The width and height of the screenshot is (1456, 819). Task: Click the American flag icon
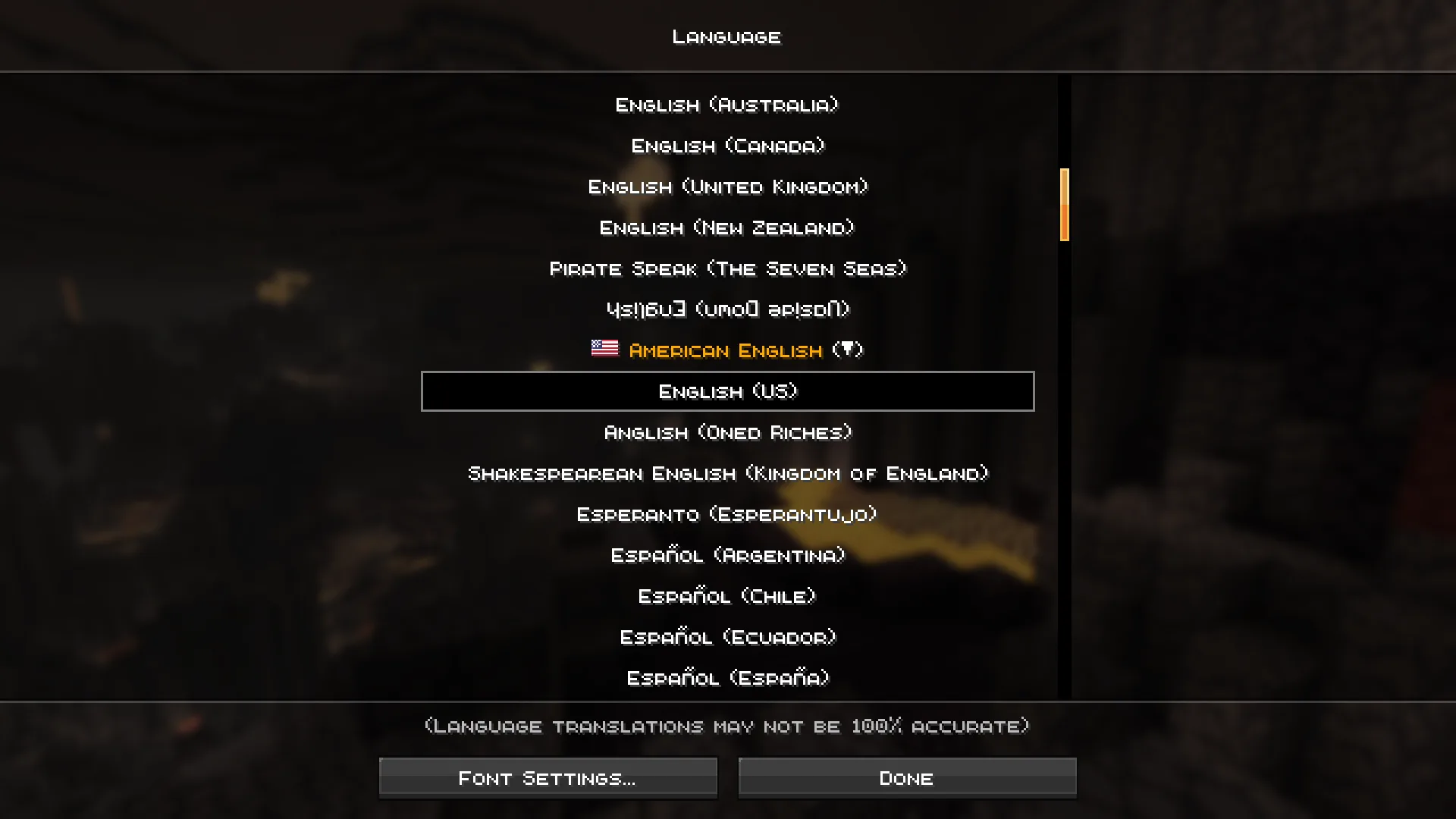(604, 350)
